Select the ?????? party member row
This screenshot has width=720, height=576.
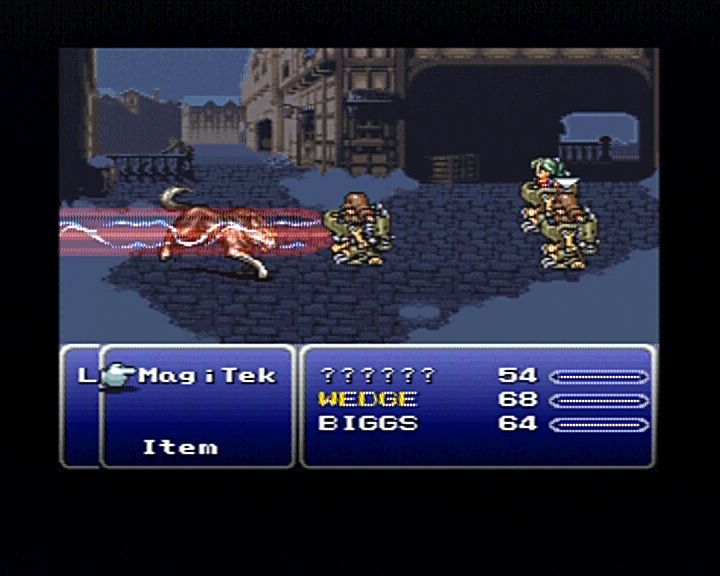[x=377, y=376]
